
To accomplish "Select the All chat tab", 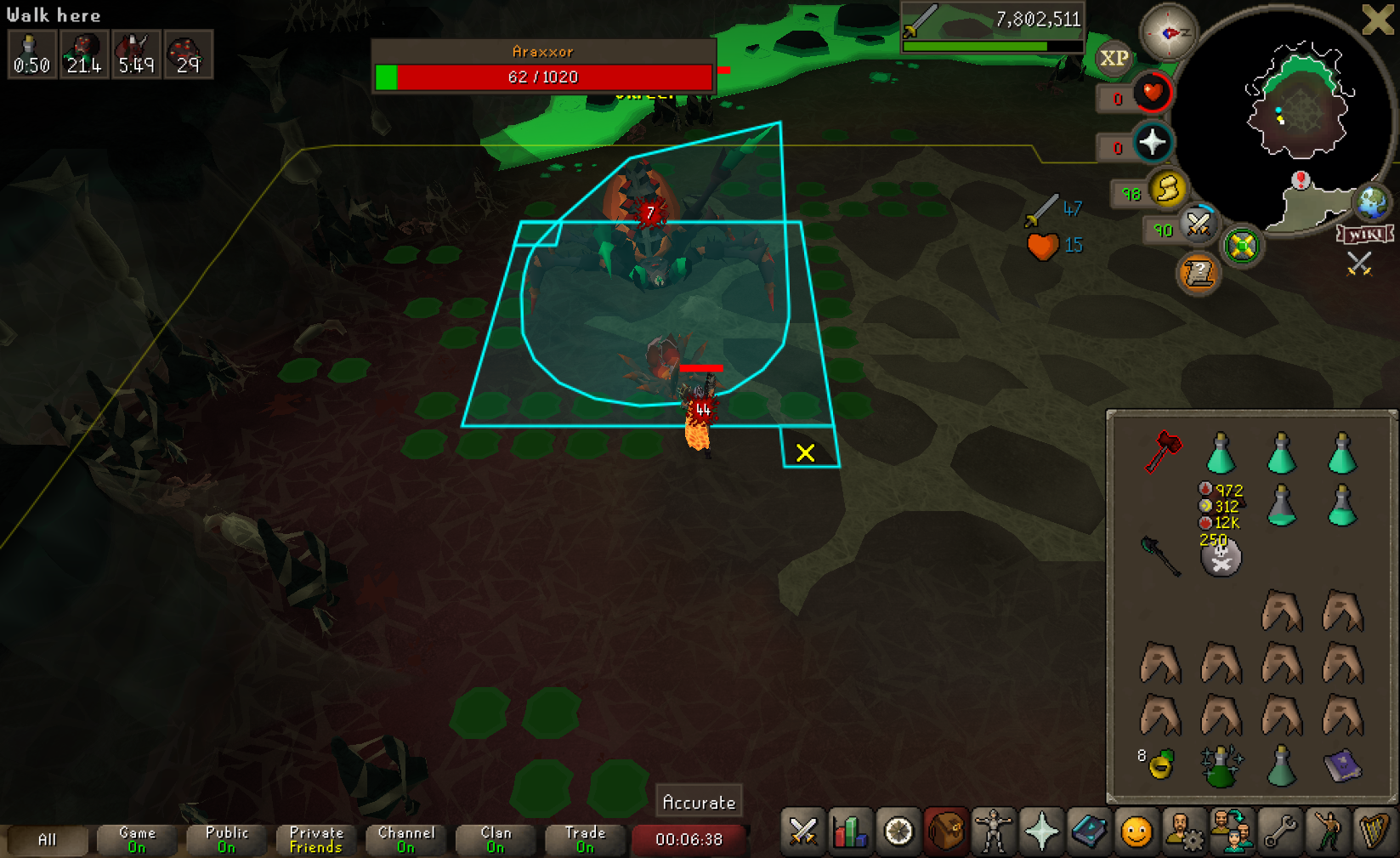I will [47, 839].
